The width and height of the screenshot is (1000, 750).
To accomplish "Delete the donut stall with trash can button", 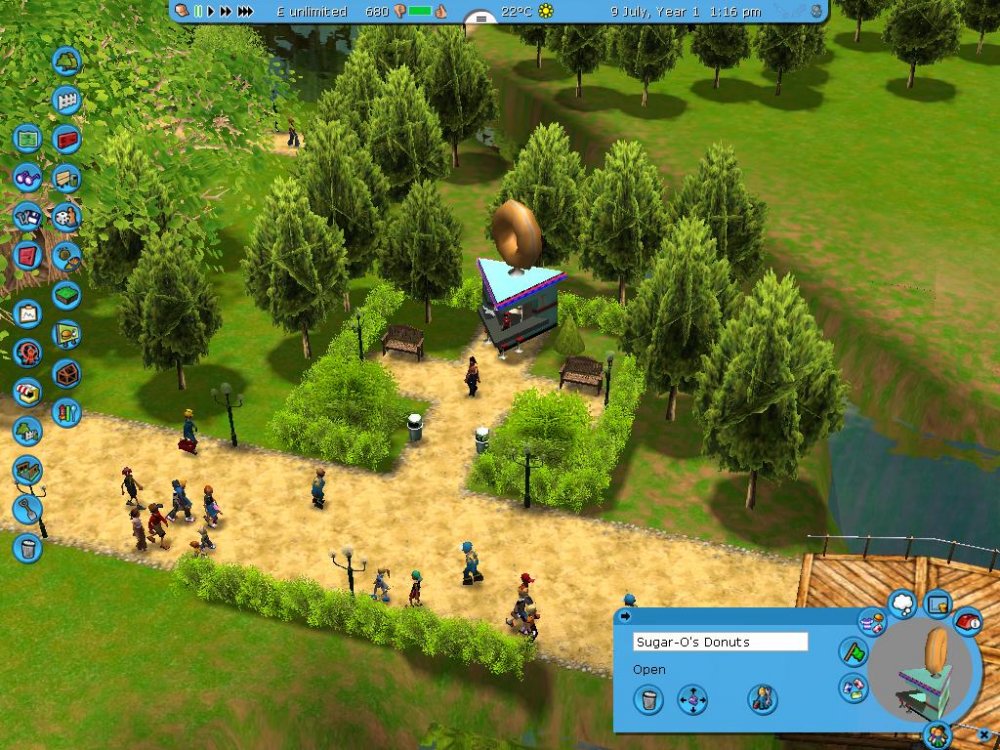I will tap(648, 698).
